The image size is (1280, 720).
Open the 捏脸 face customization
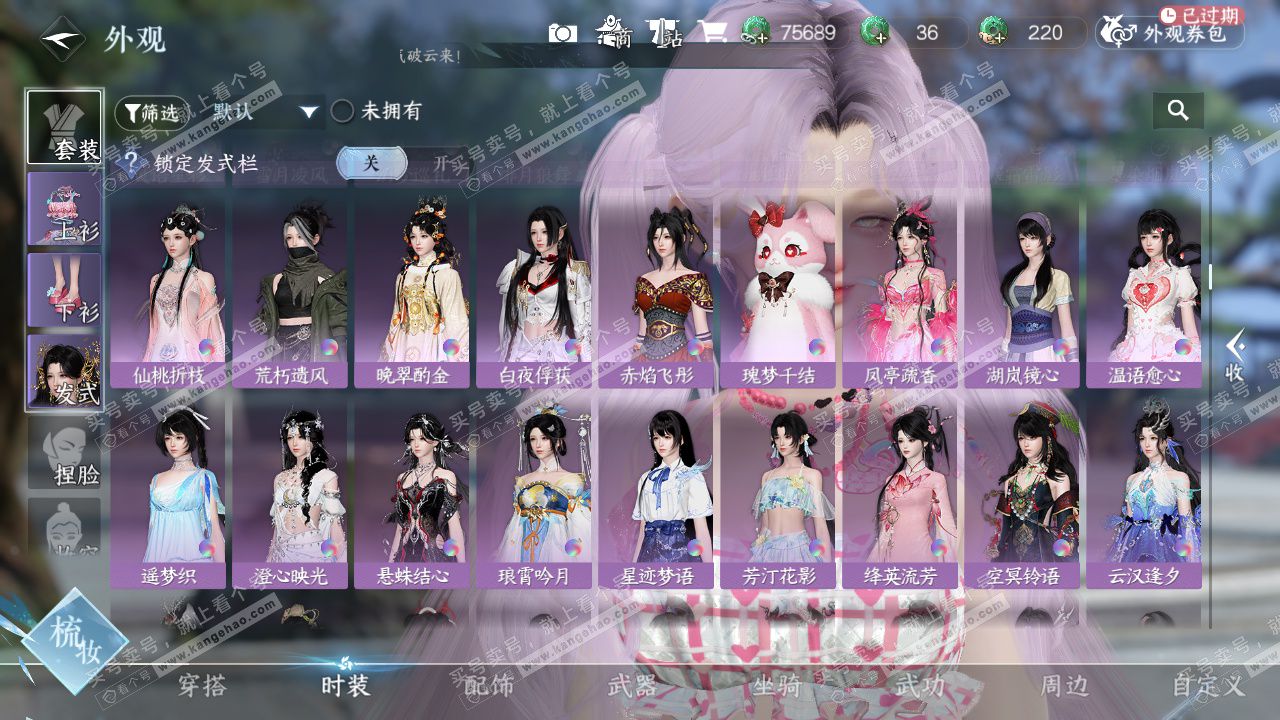point(65,454)
